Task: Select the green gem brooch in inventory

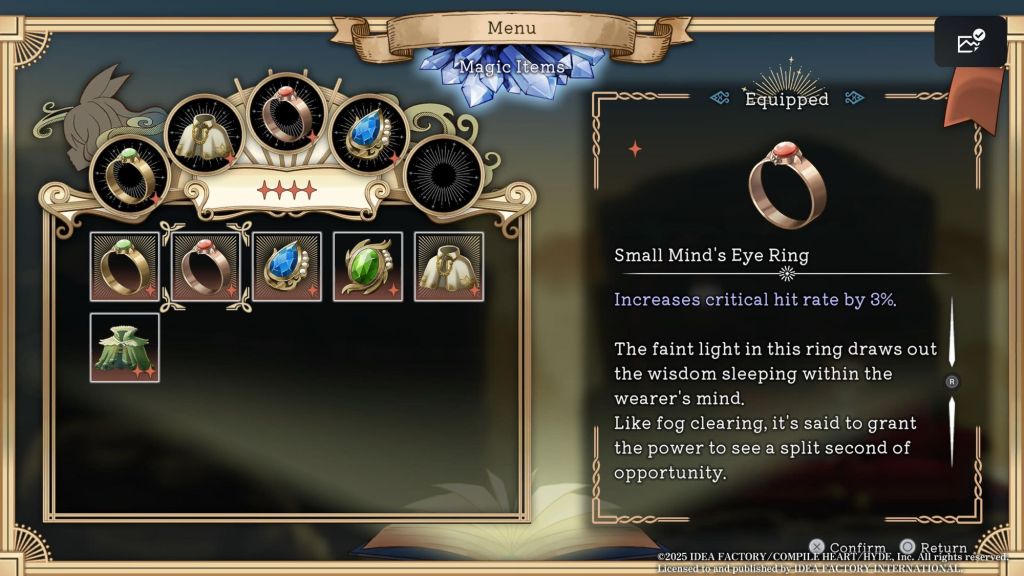Action: coord(368,267)
